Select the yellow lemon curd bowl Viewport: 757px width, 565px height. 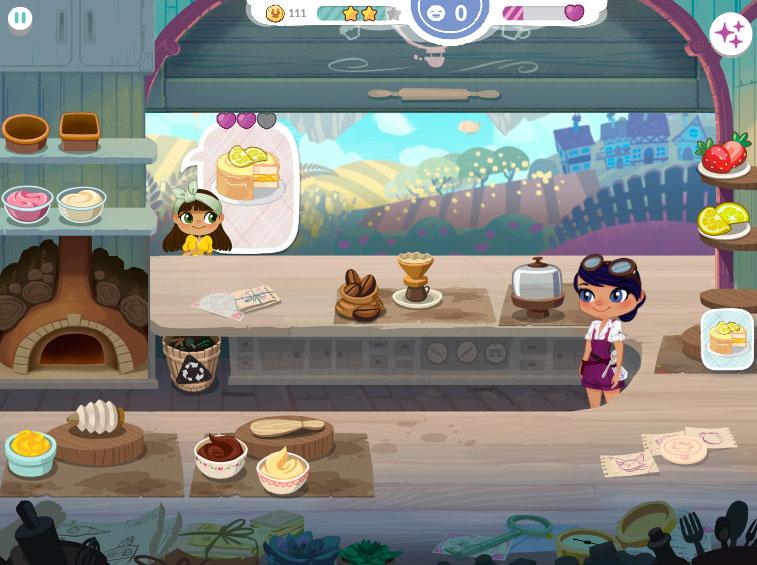click(30, 451)
